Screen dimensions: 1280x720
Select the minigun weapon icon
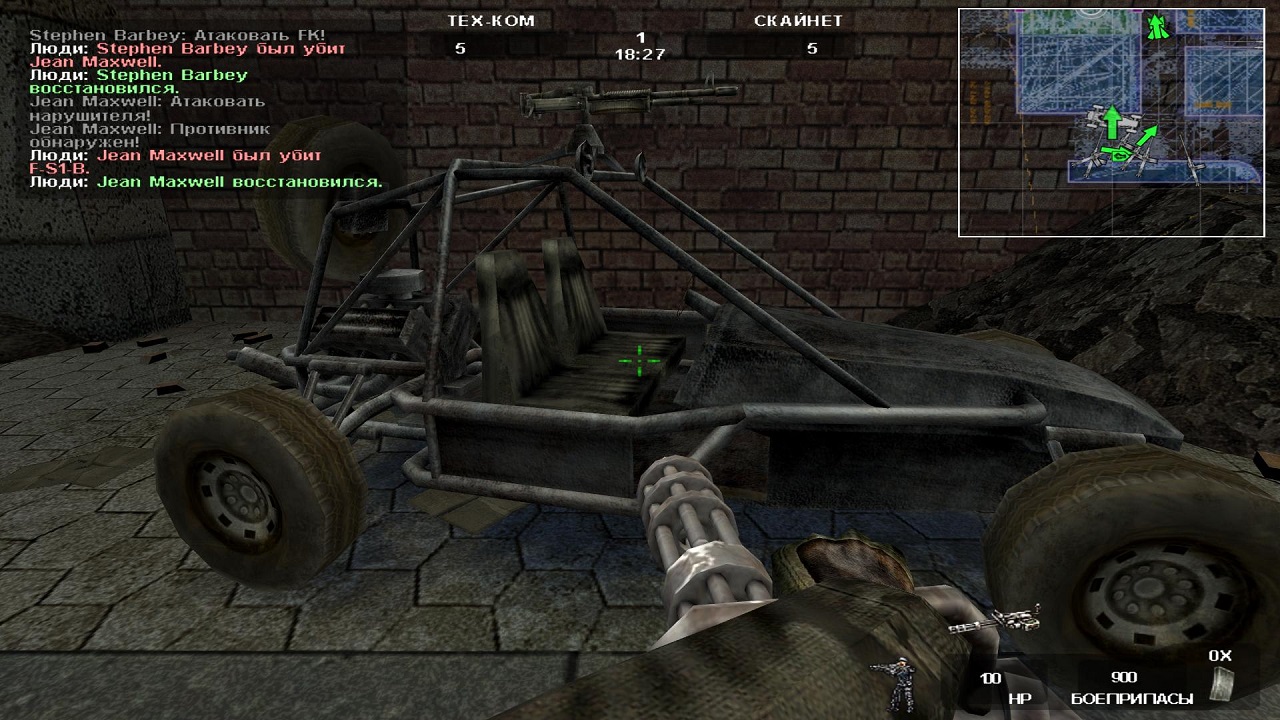coord(995,618)
